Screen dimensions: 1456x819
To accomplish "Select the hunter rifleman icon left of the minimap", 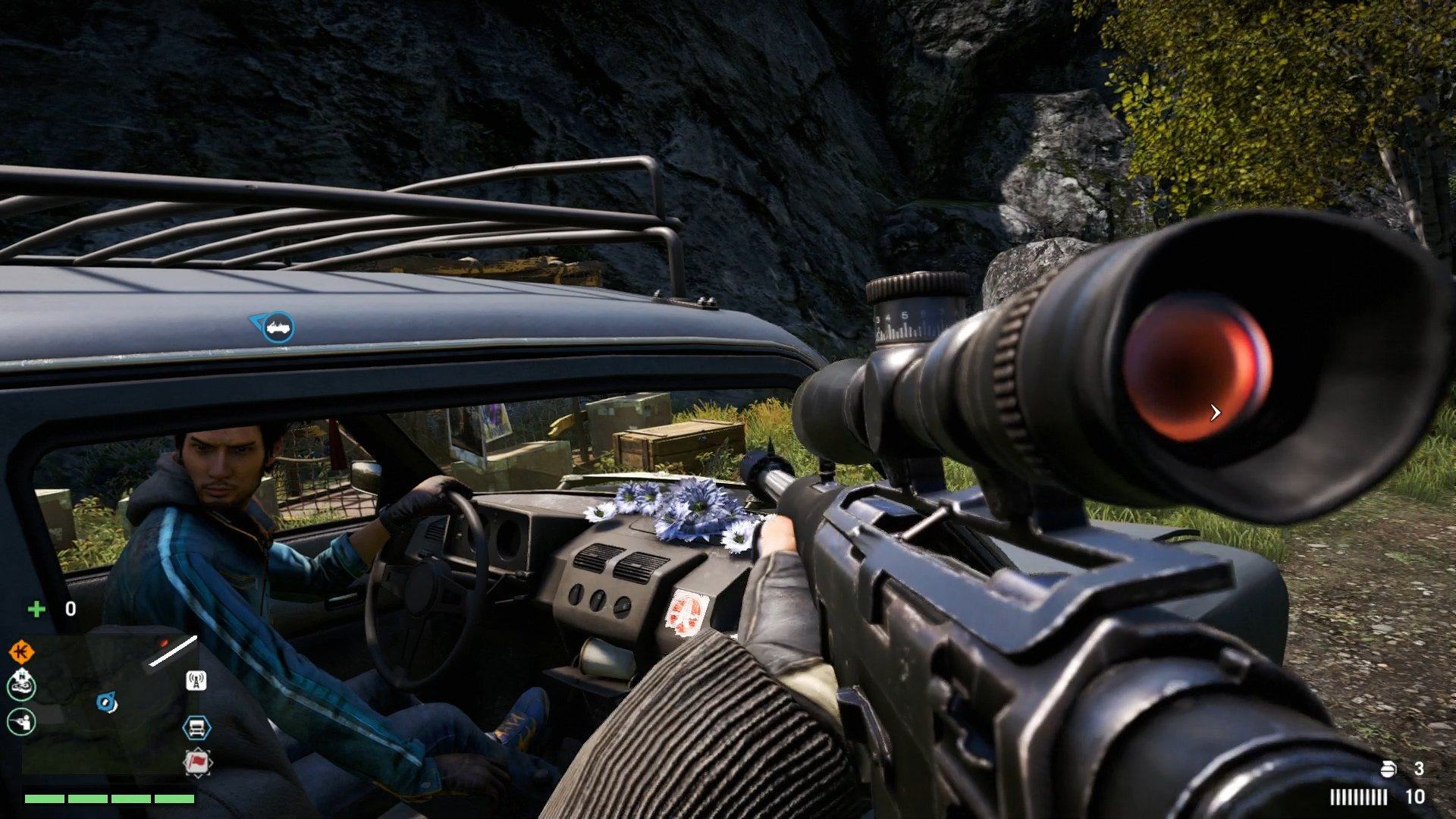I will point(21,722).
